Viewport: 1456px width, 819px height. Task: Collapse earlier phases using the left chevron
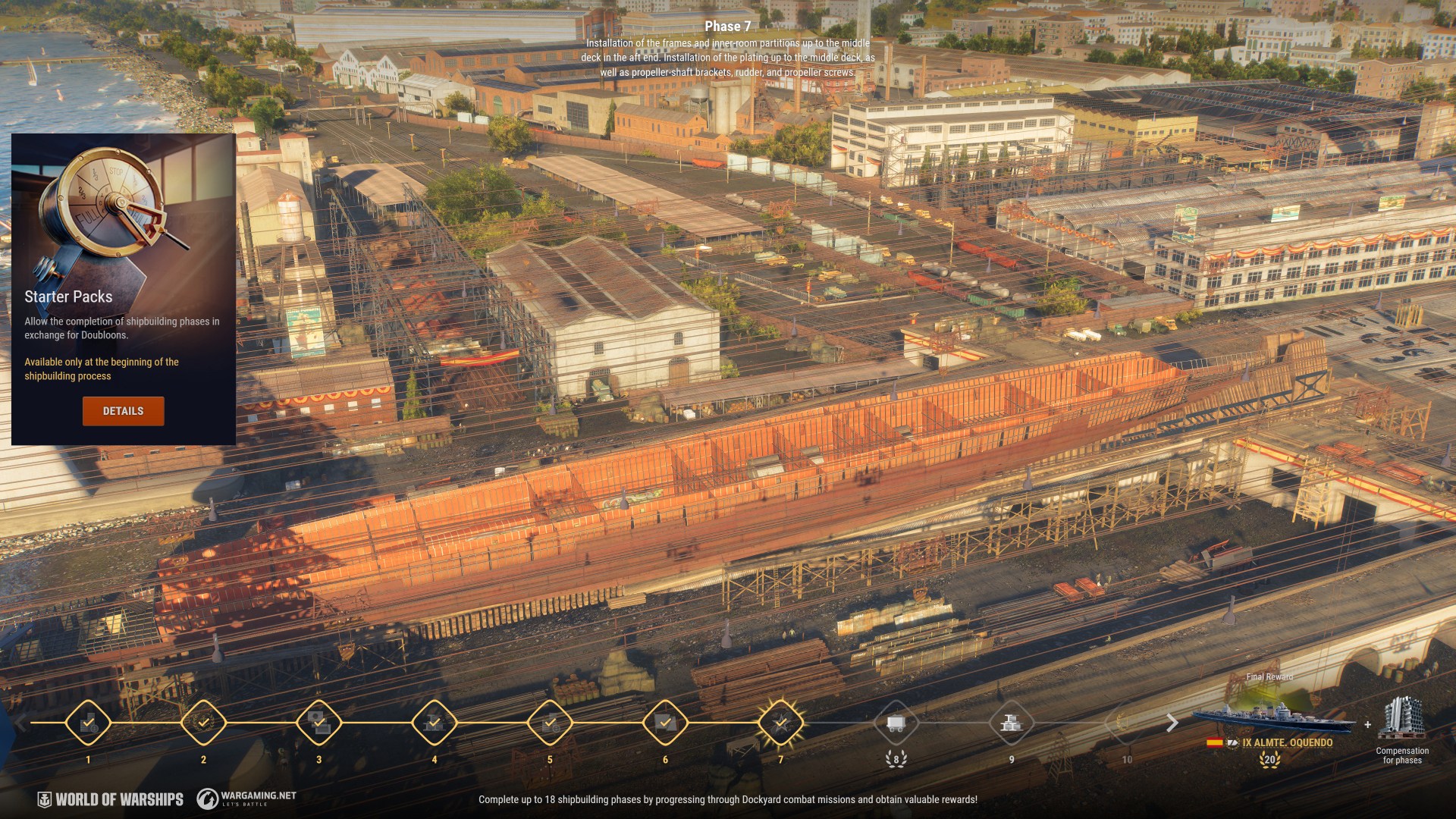(20, 723)
